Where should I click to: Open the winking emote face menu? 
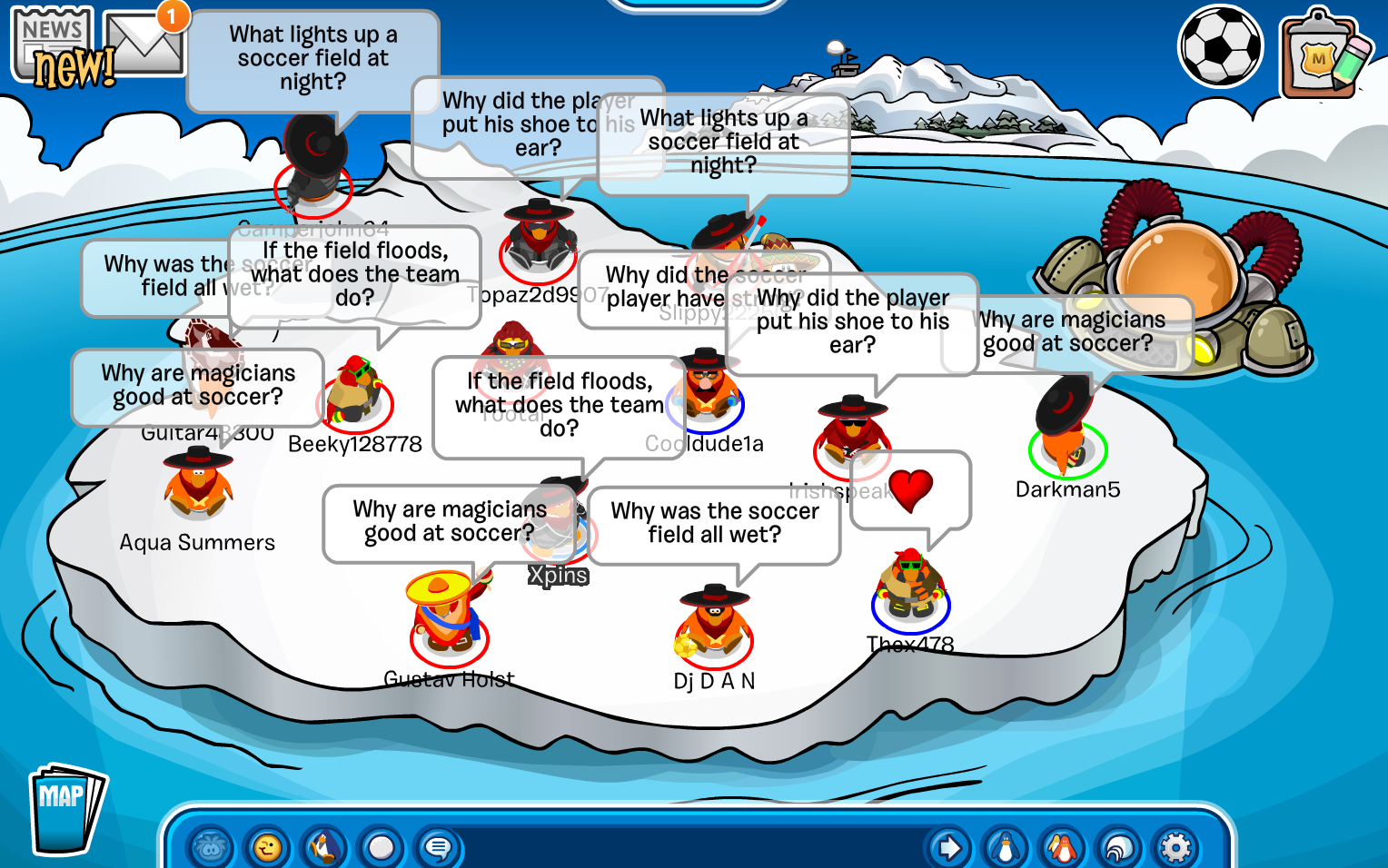268,848
